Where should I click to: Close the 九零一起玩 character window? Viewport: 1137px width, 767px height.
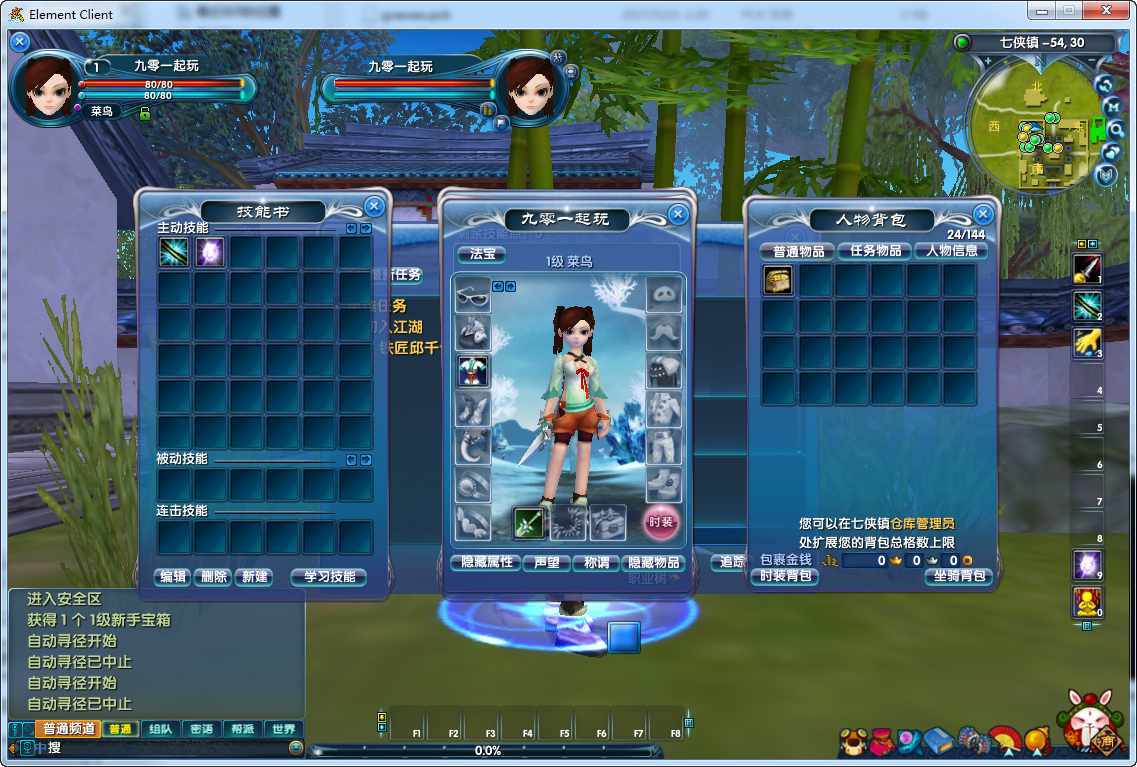coord(678,214)
